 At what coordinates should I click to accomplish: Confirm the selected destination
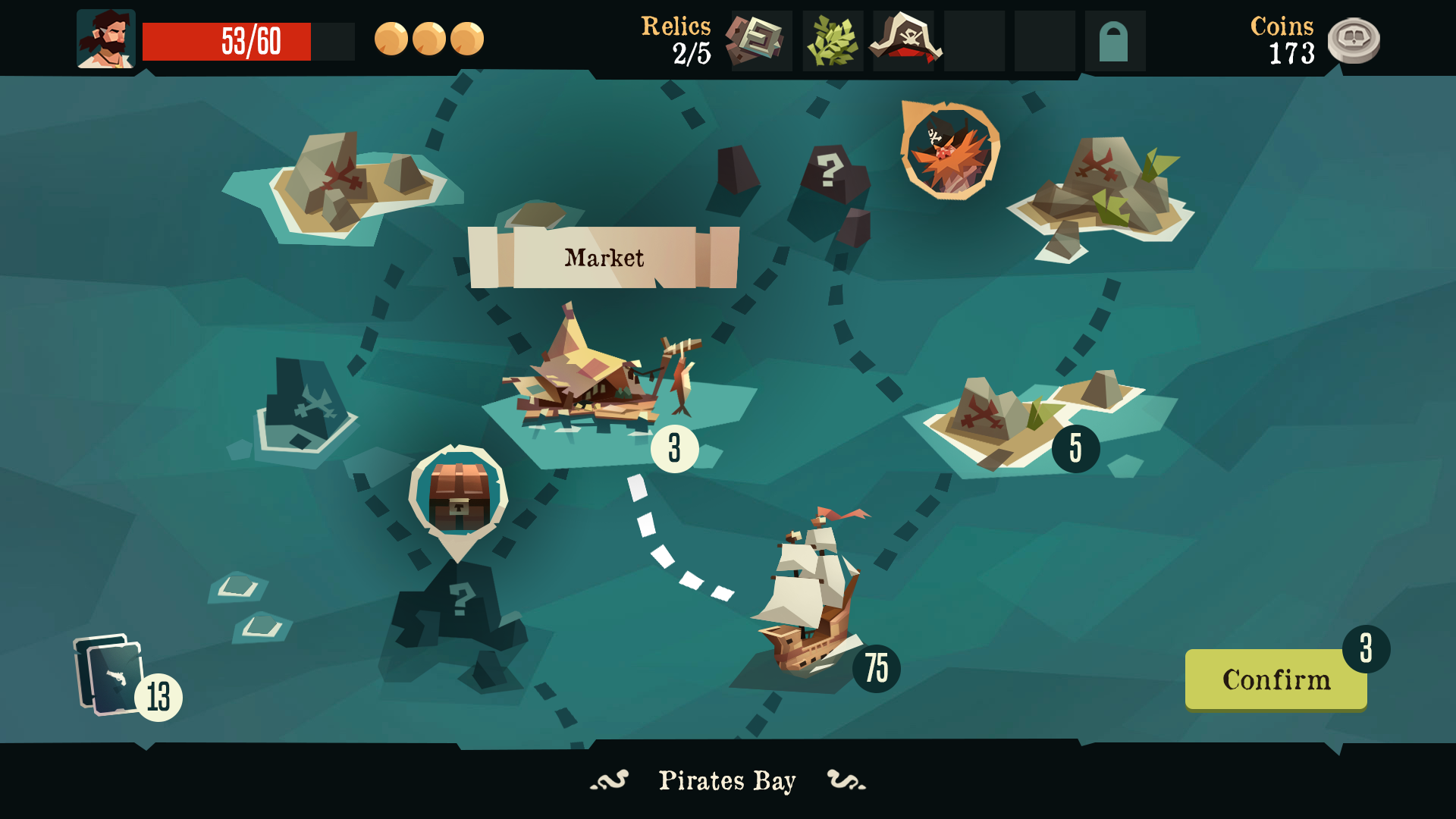[x=1276, y=679]
